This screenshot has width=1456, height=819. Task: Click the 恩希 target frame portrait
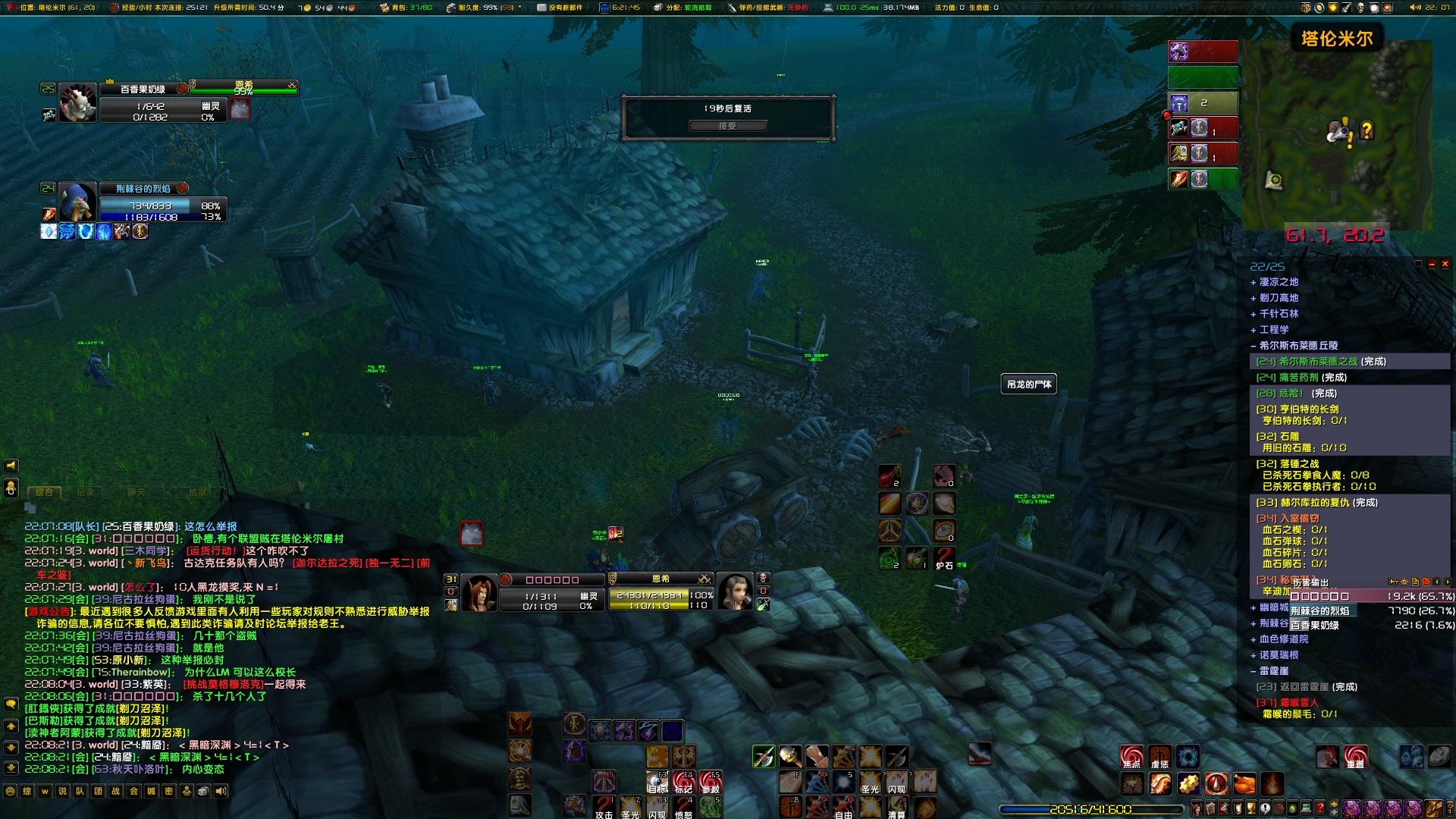click(x=734, y=593)
